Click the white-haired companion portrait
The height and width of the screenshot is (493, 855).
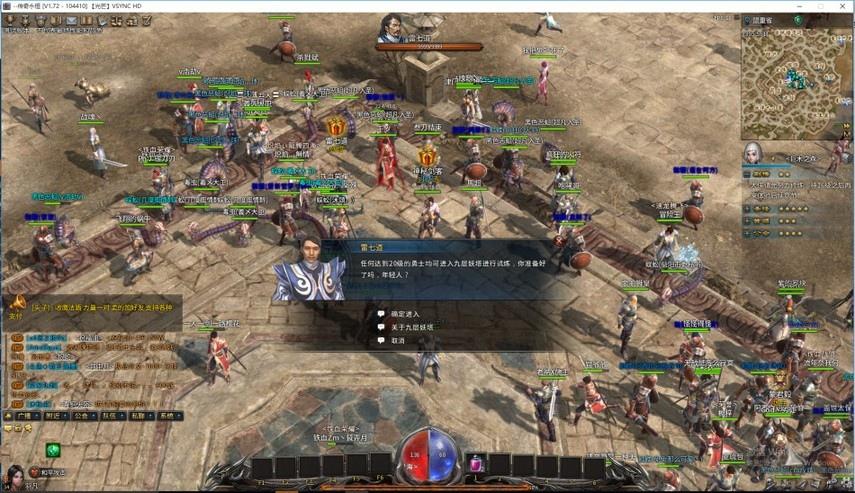tap(752, 153)
